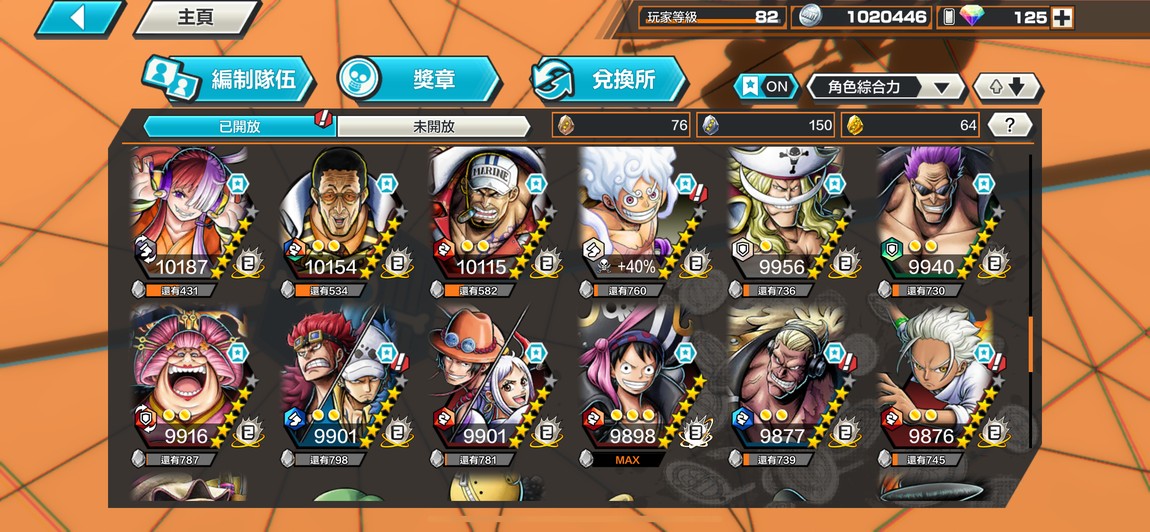This screenshot has width=1150, height=532.
Task: Add rainbow diamonds with plus button
Action: point(1063,17)
